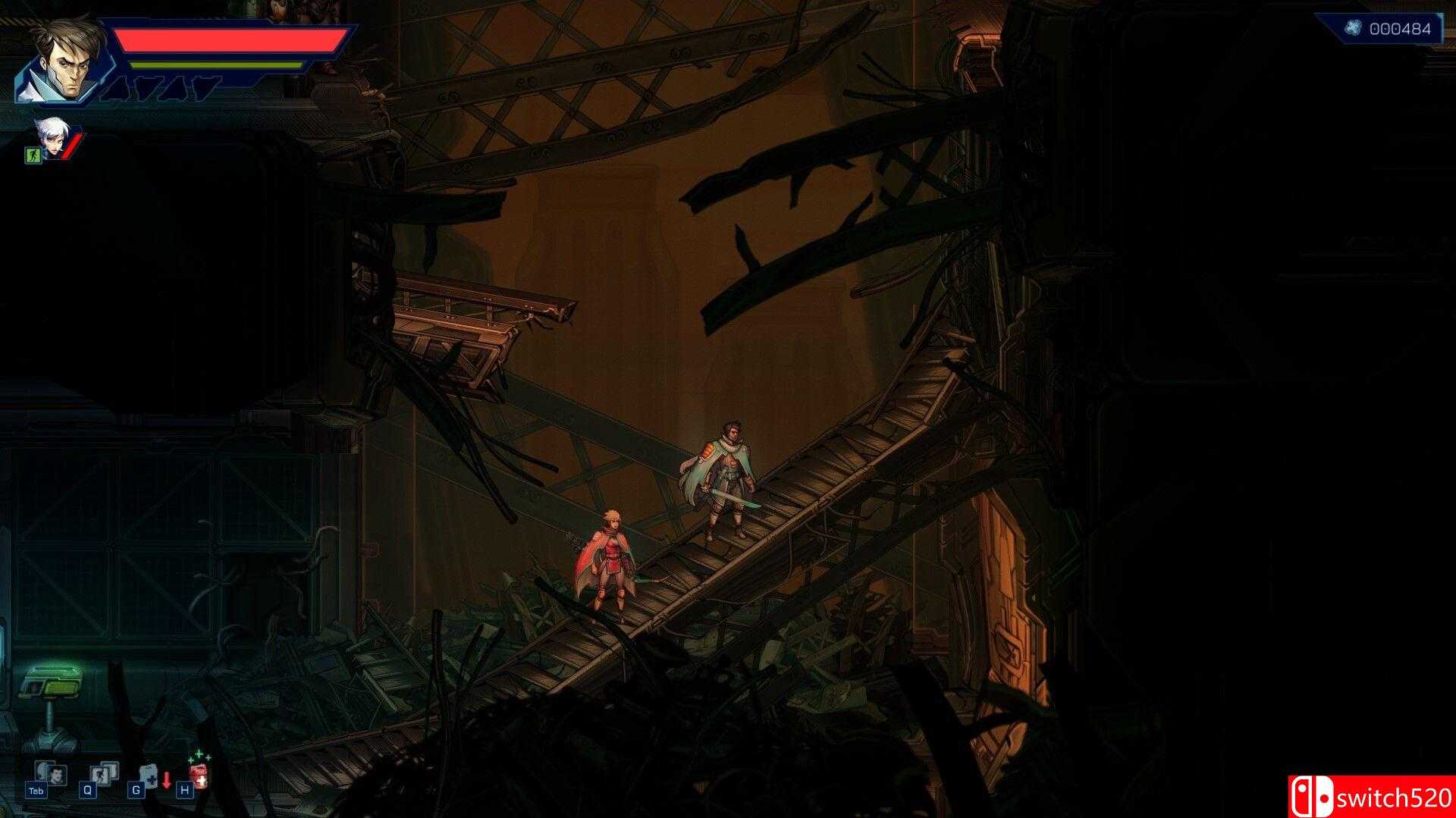1456x818 pixels.
Task: Click the red health bar gauge
Action: (227, 40)
